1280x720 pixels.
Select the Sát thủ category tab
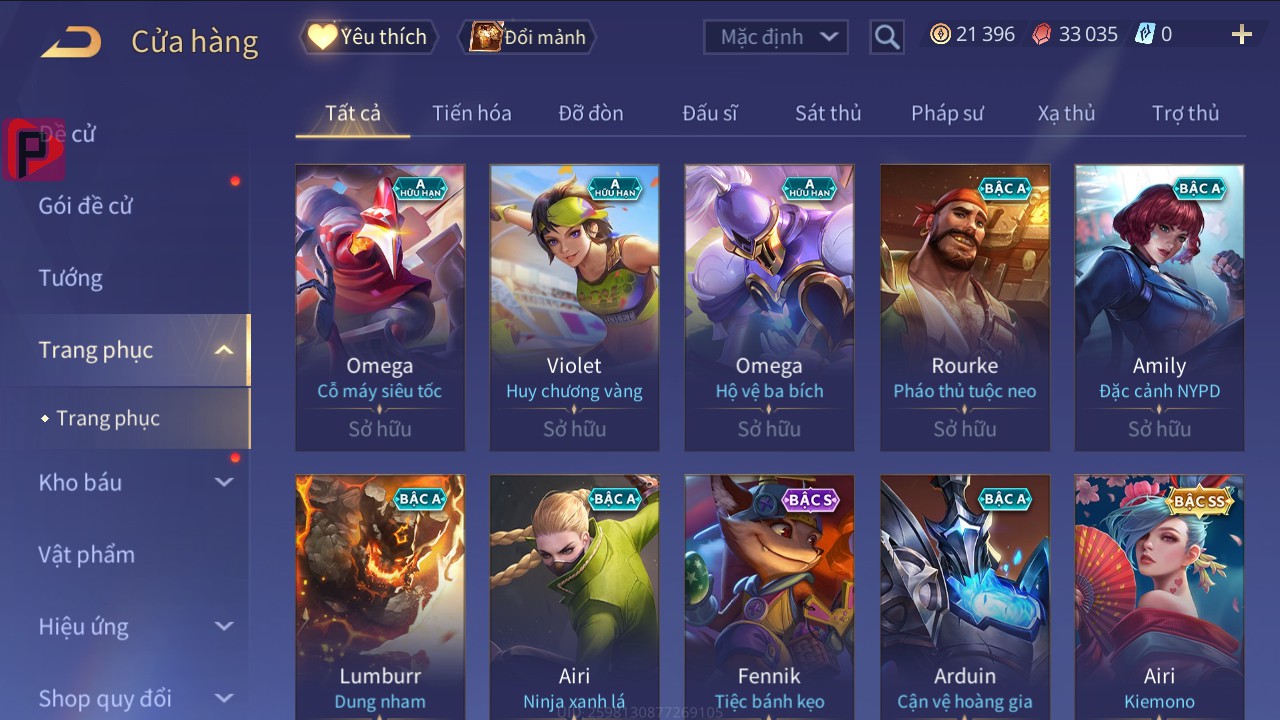pos(827,113)
